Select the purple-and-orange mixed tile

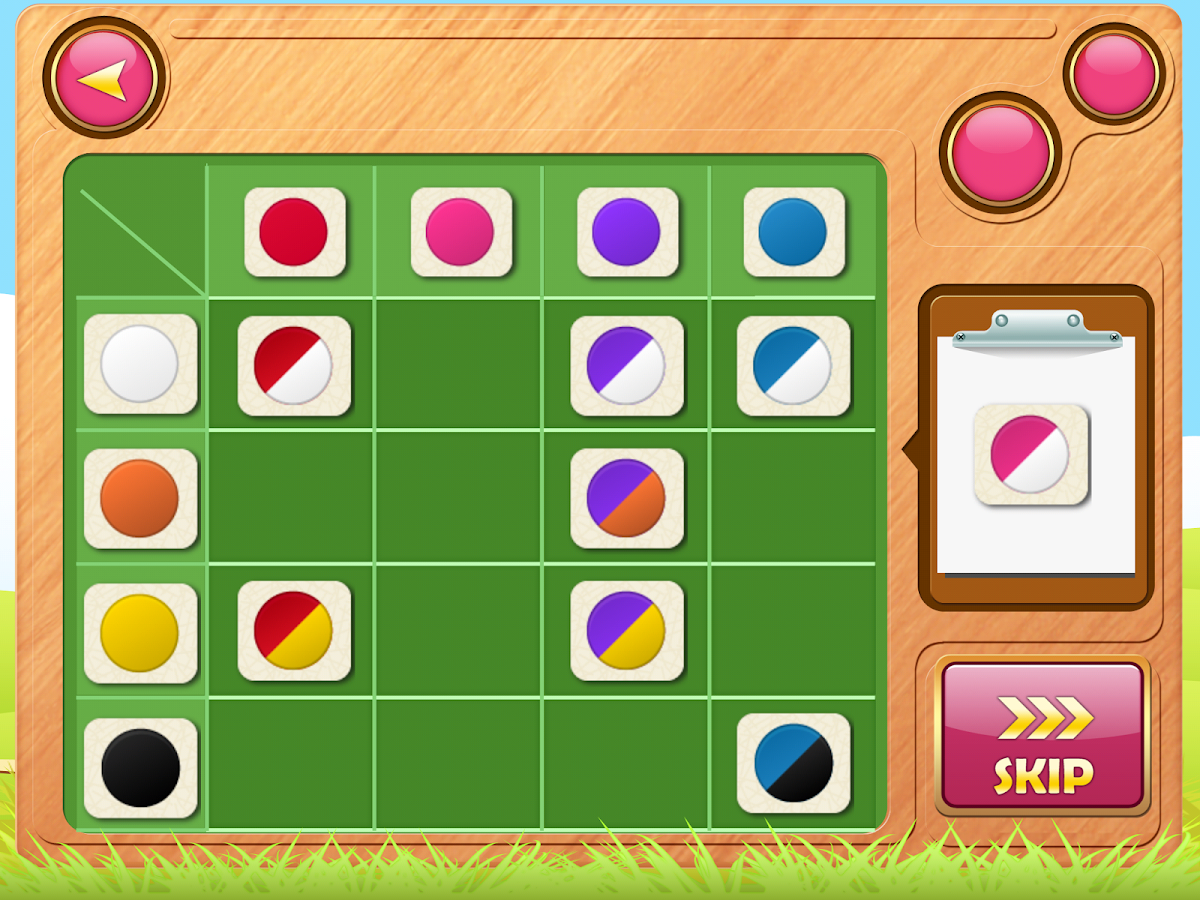click(x=627, y=498)
